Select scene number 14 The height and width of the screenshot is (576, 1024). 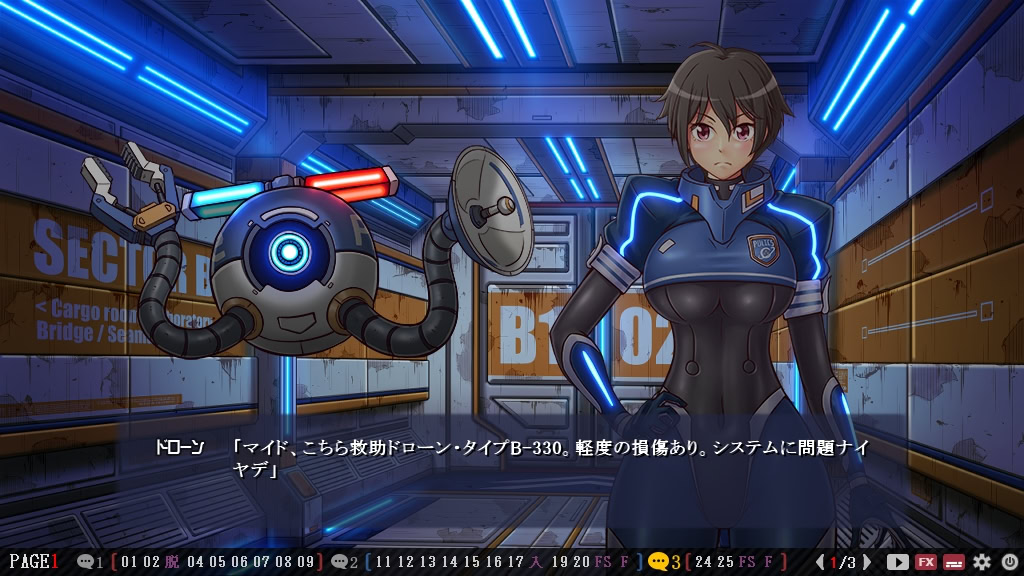pyautogui.click(x=449, y=562)
